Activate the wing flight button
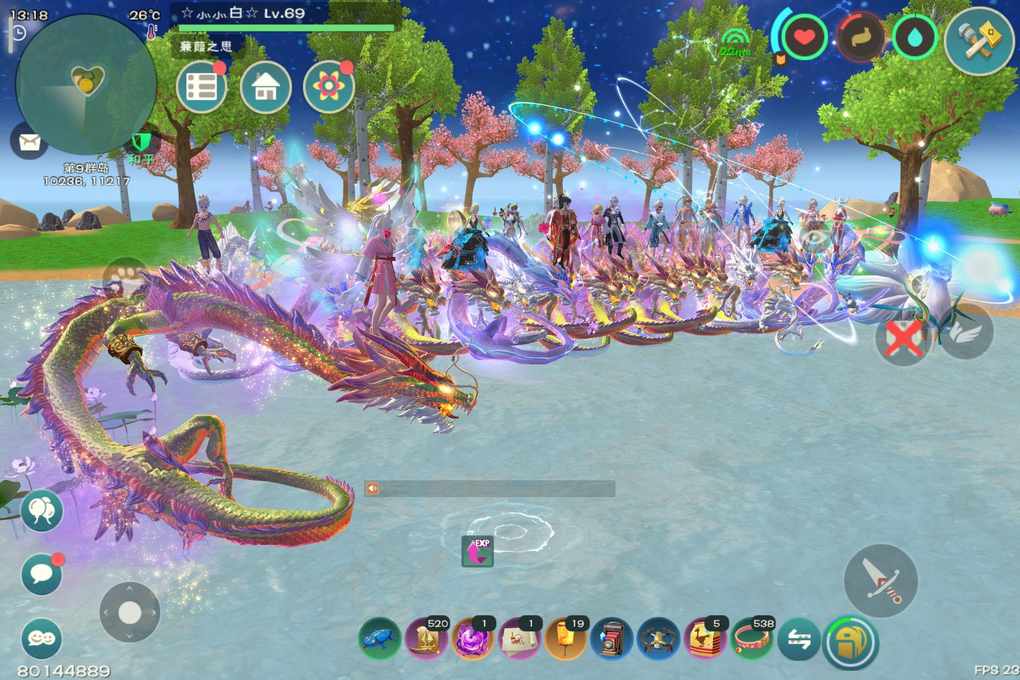This screenshot has width=1020, height=680. point(966,331)
